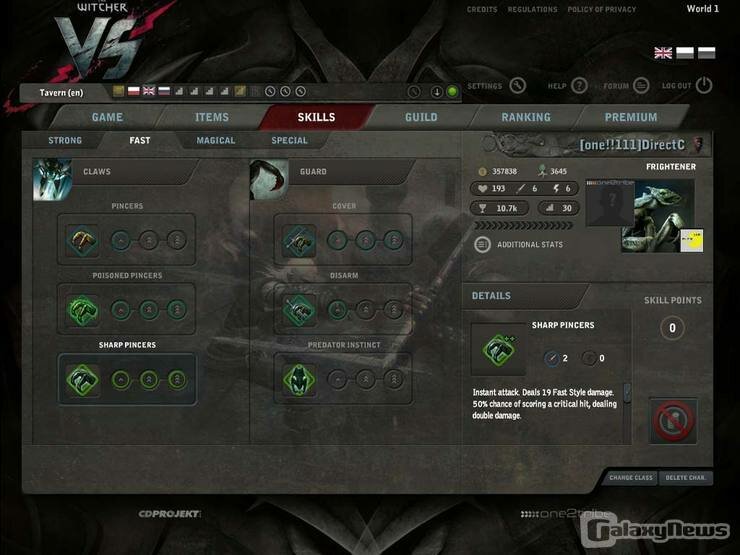Click the Disarm skill icon

299,309
